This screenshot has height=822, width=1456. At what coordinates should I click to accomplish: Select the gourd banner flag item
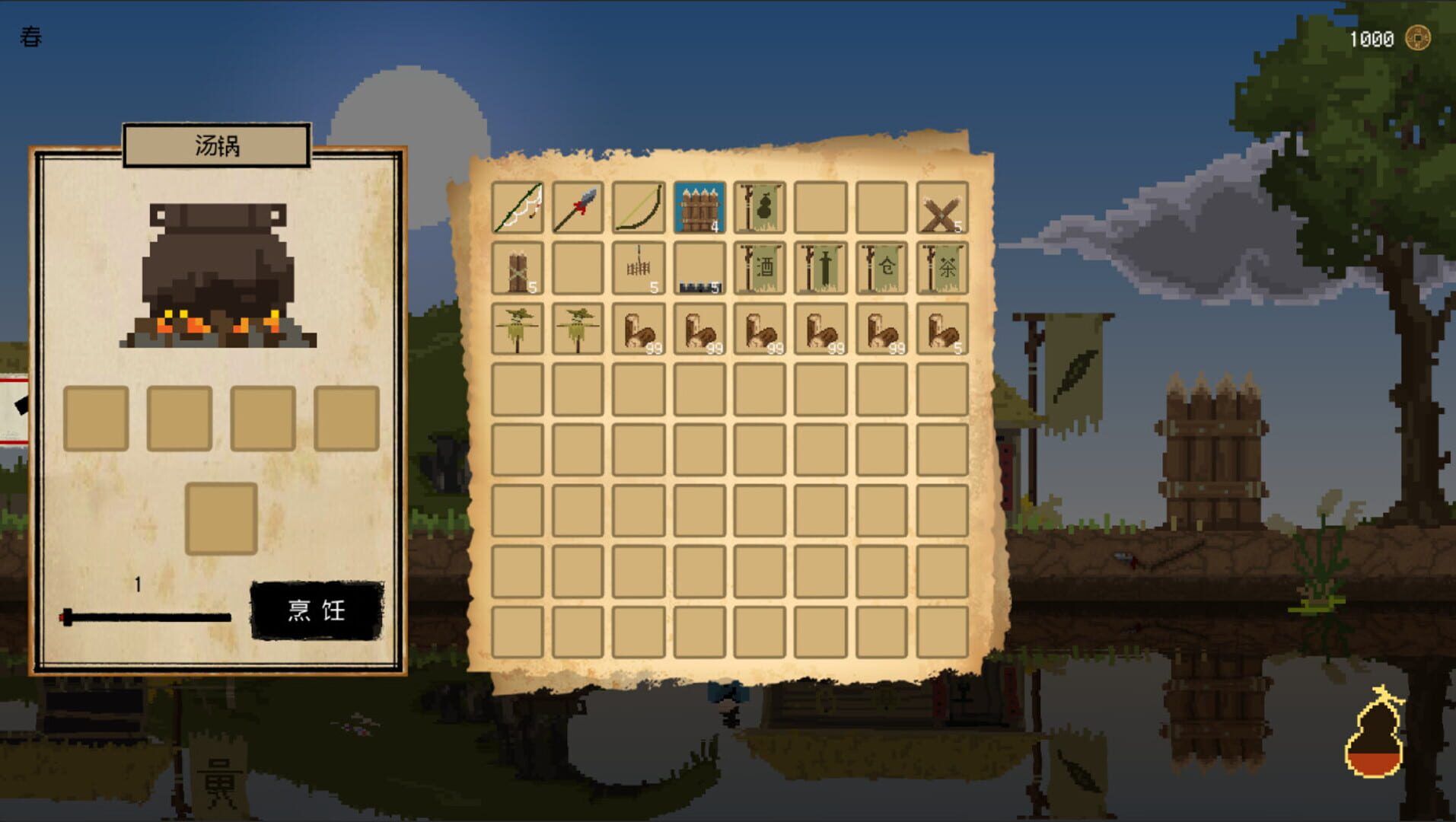(x=760, y=205)
